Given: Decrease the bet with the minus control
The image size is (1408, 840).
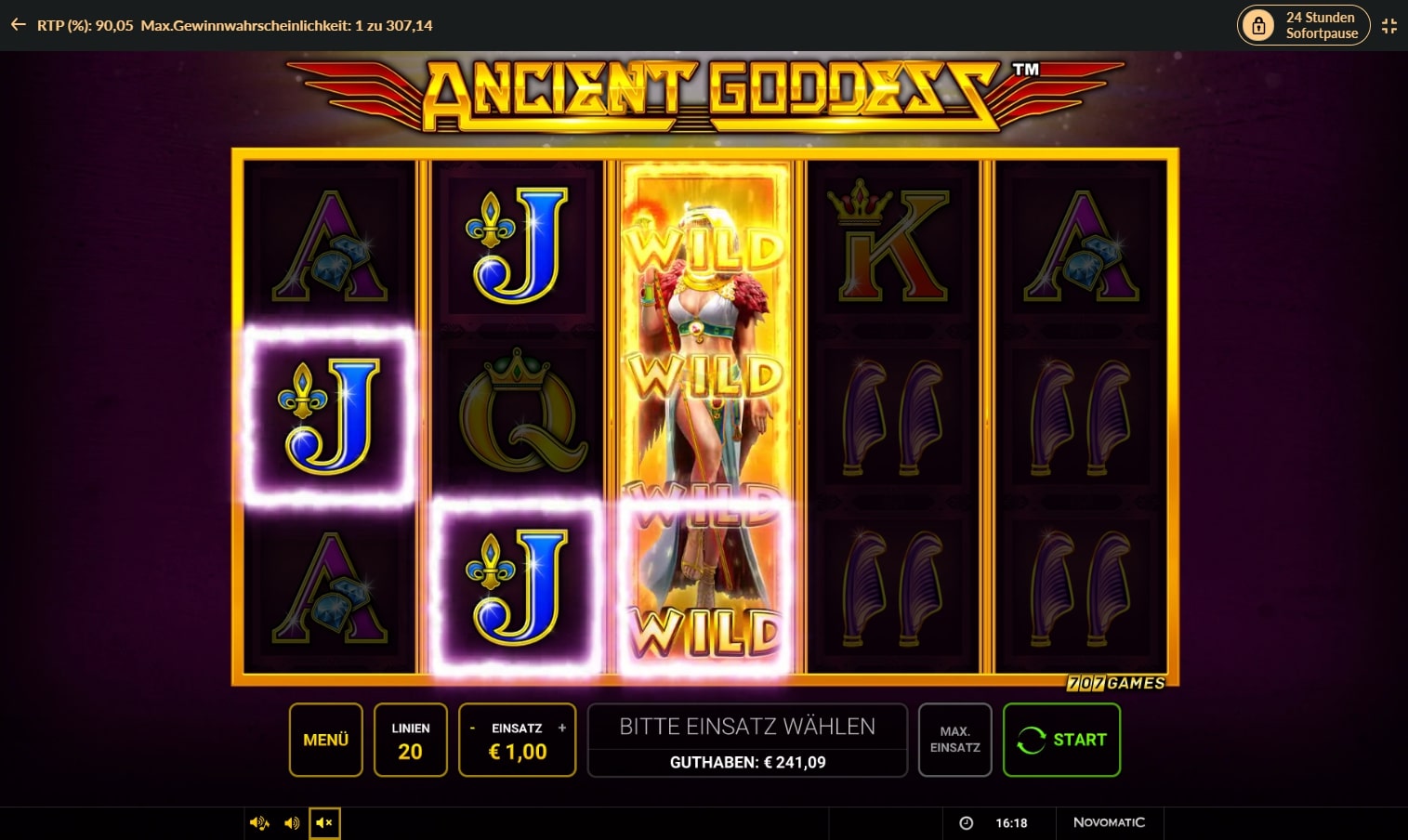Looking at the screenshot, I should point(472,729).
